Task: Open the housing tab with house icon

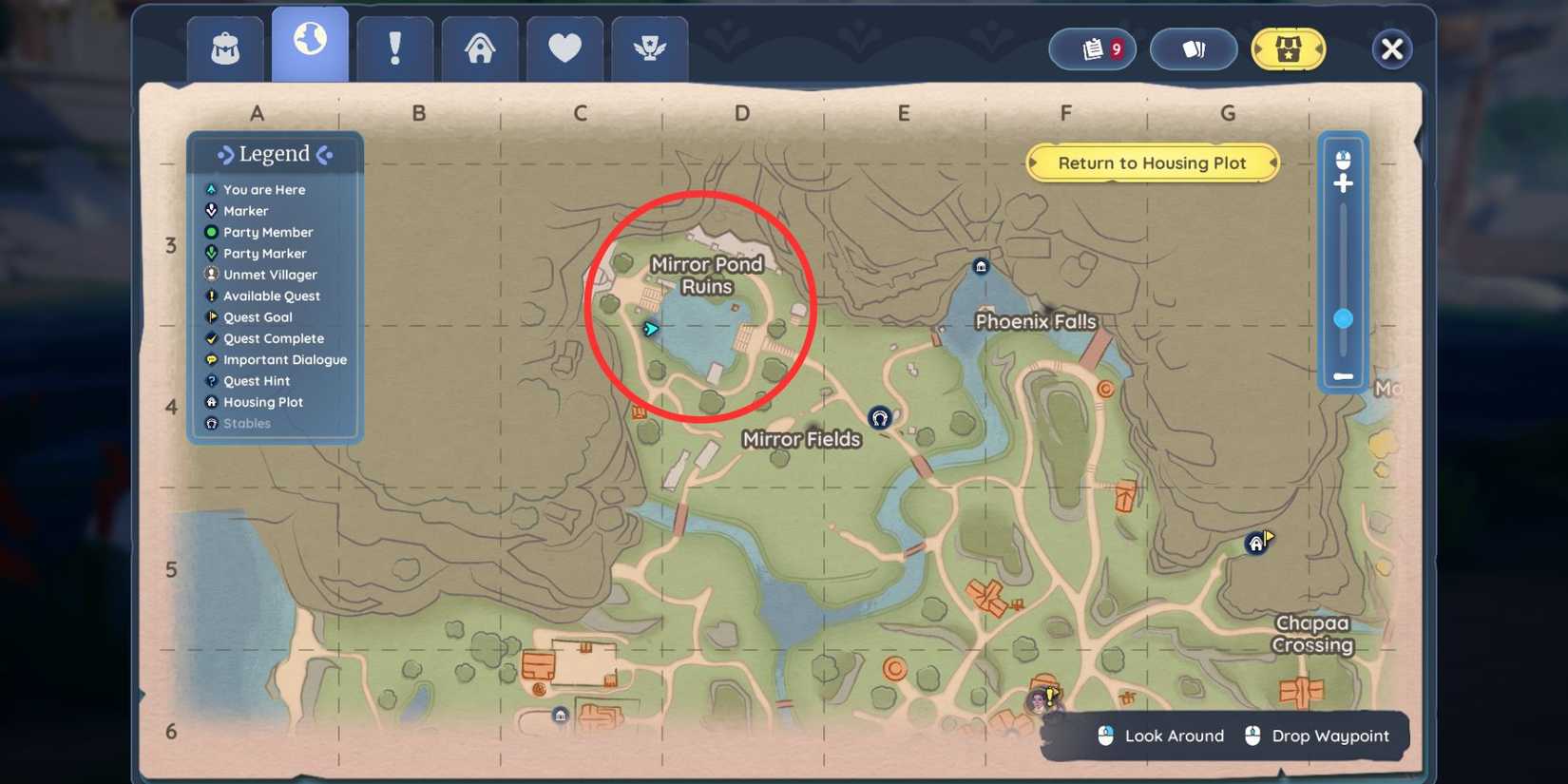Action: pyautogui.click(x=480, y=46)
